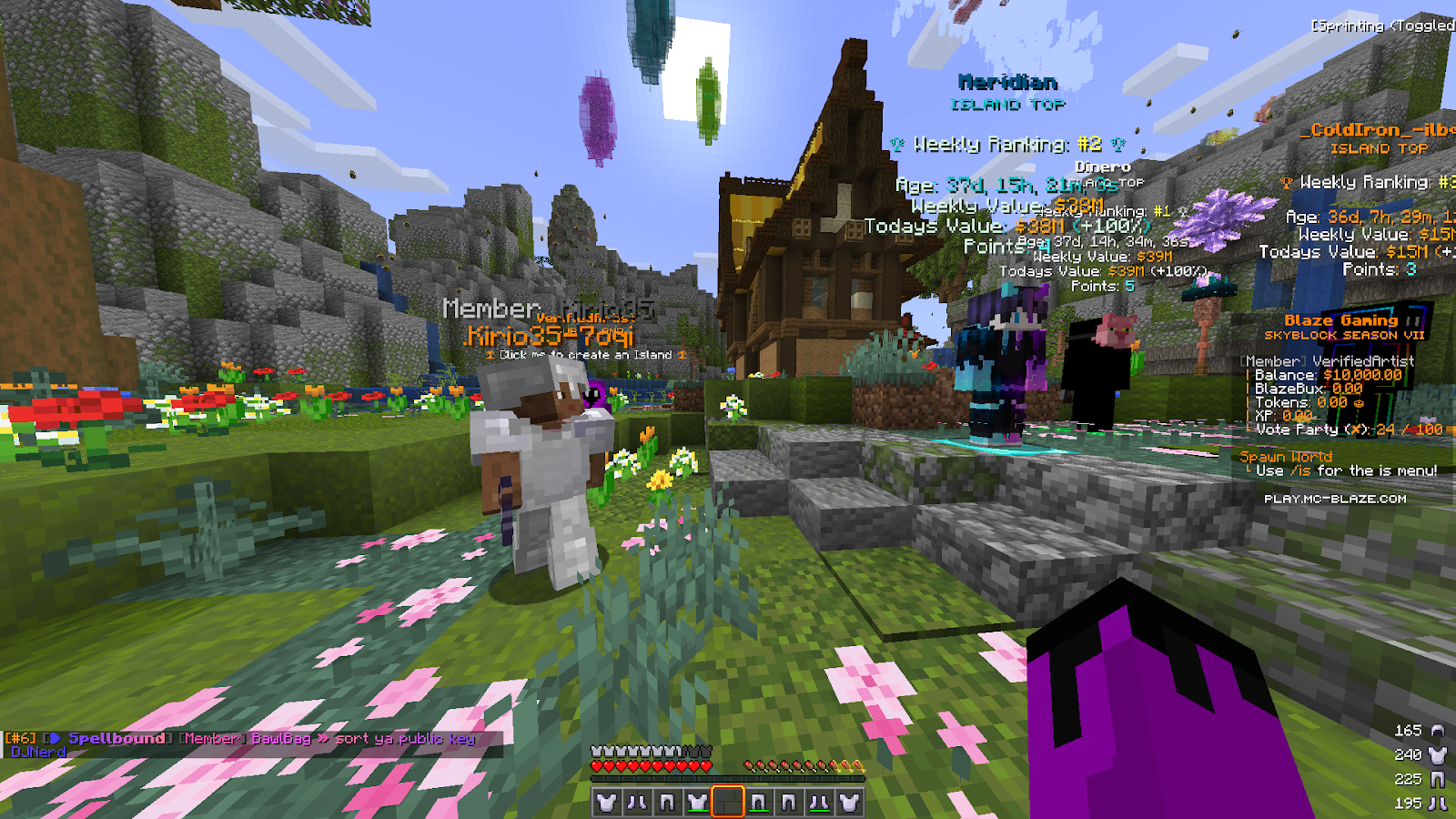The width and height of the screenshot is (1456, 819).
Task: Select the leggings in the second hotbar slot
Action: pos(637,802)
